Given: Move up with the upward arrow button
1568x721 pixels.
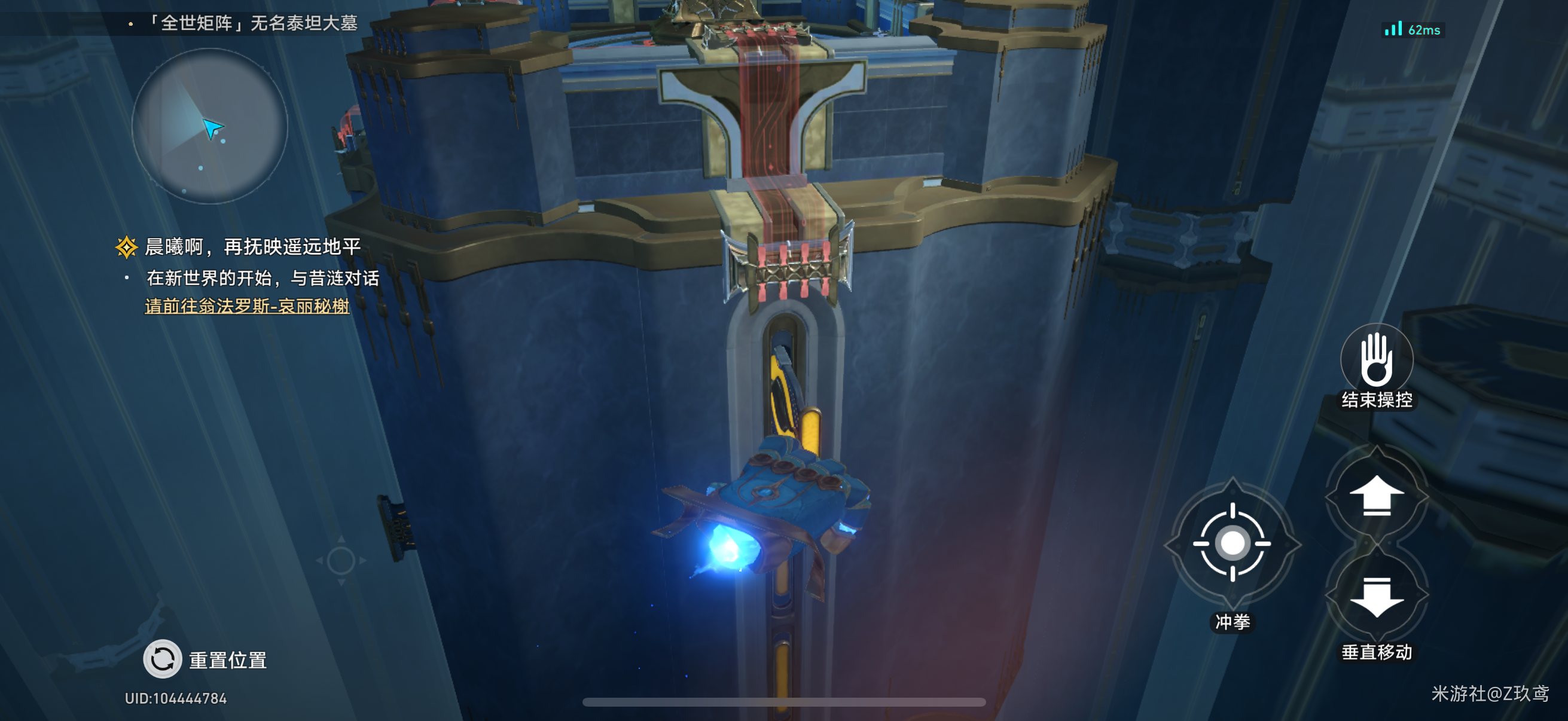Looking at the screenshot, I should pos(1376,495).
